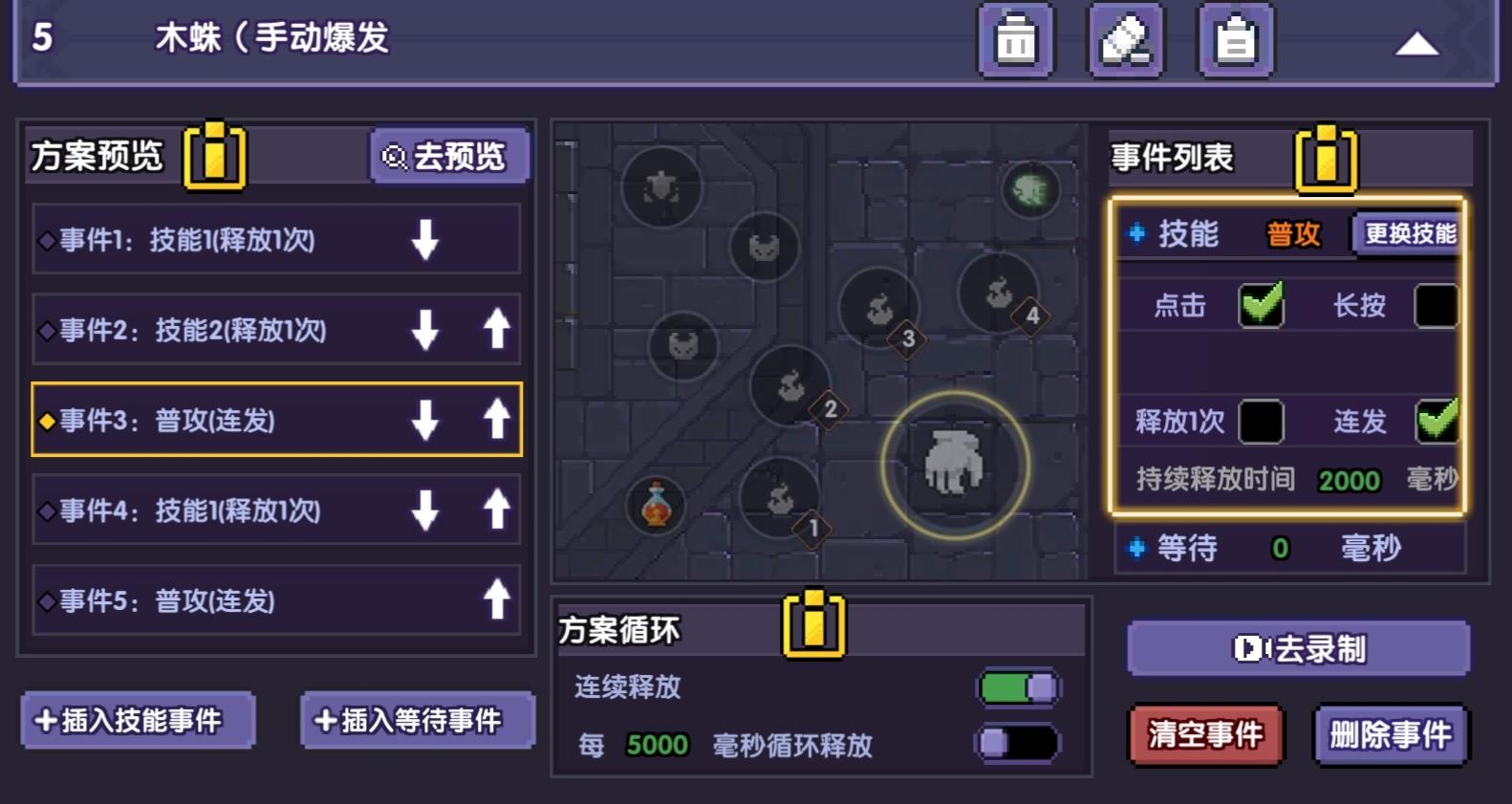Image resolution: width=1512 pixels, height=804 pixels.
Task: Turn off the 连续释放 switch
Action: [1019, 686]
